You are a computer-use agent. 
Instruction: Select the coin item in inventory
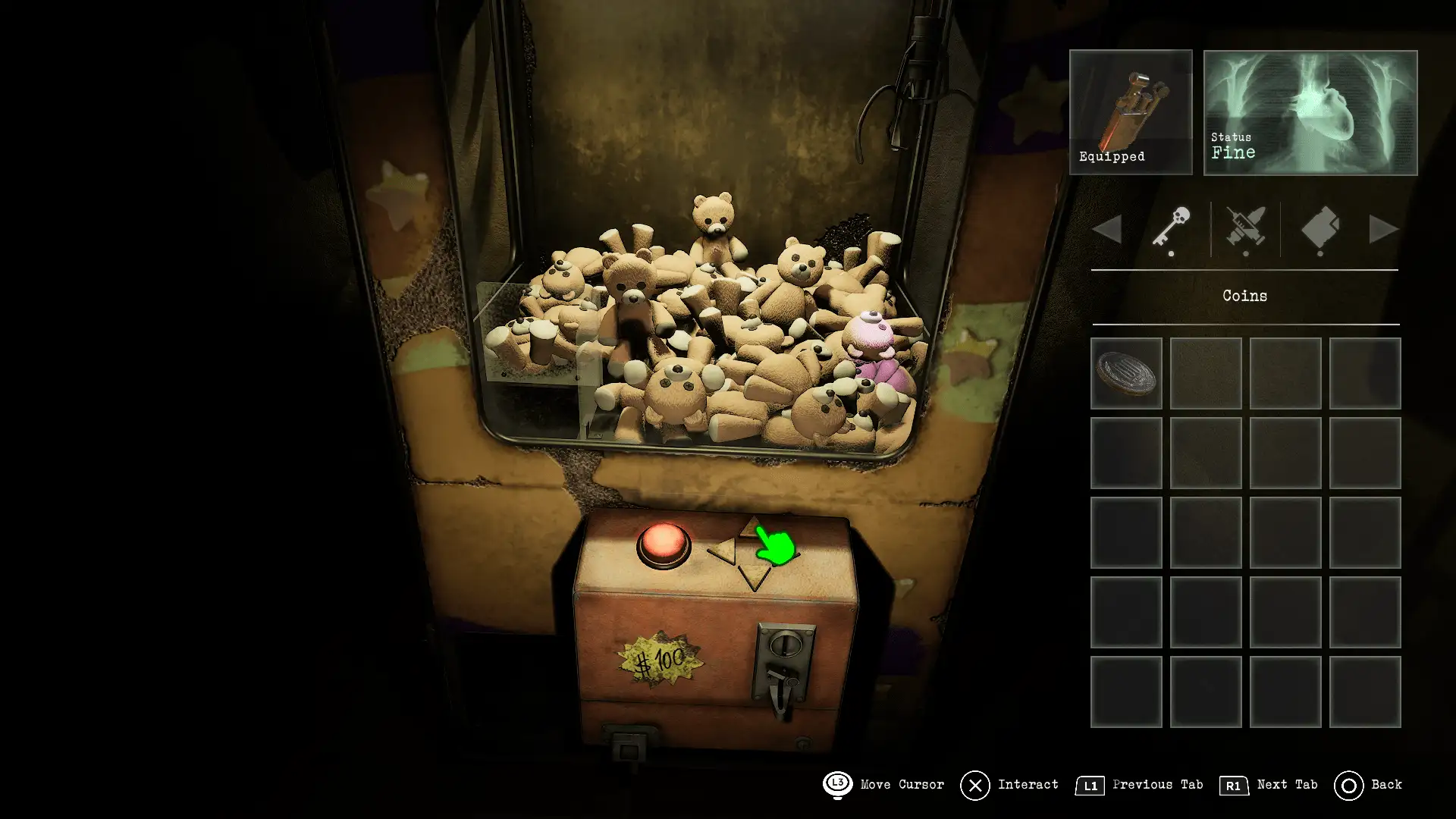[1126, 373]
